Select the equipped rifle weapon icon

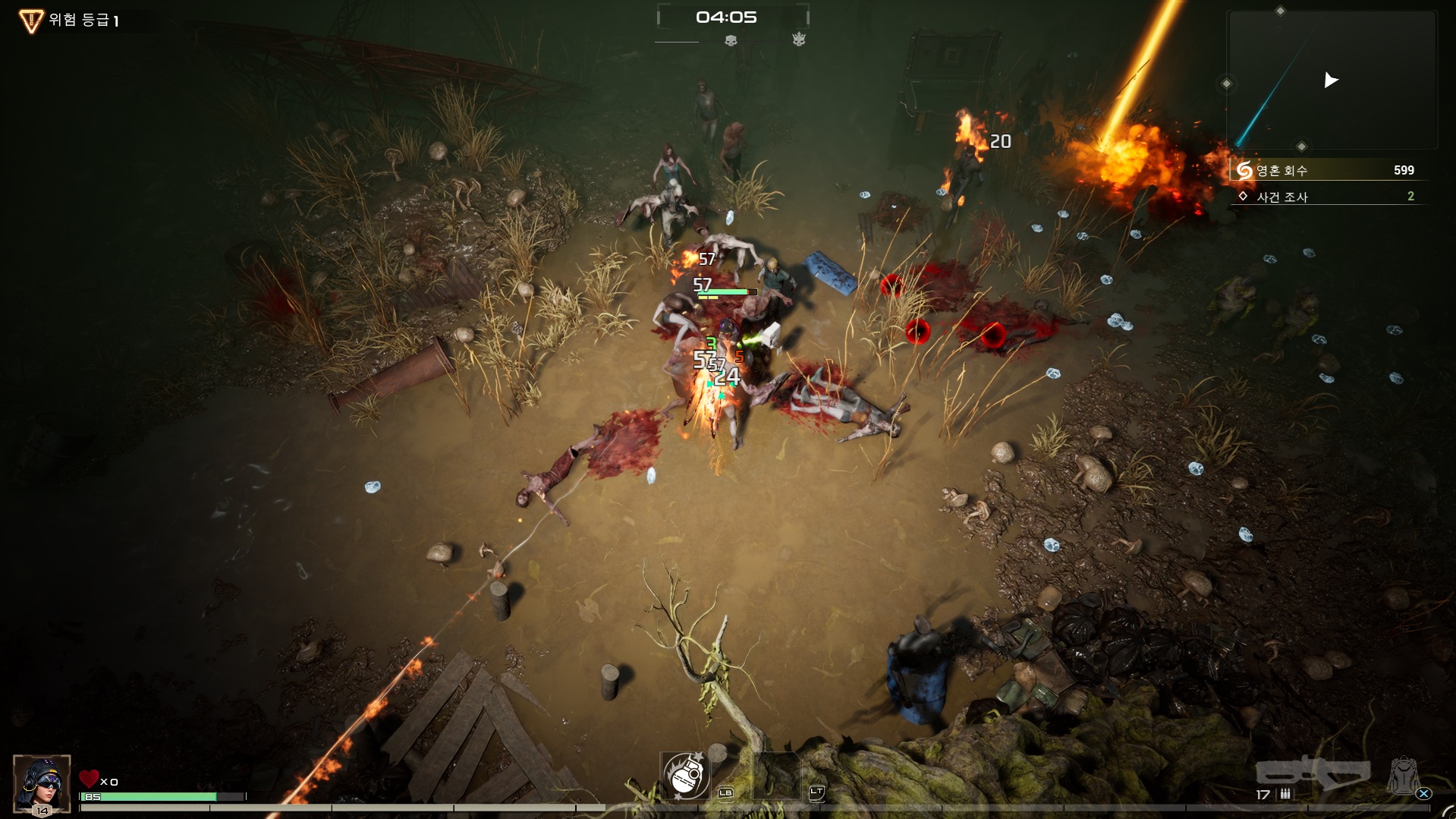pos(1313,773)
